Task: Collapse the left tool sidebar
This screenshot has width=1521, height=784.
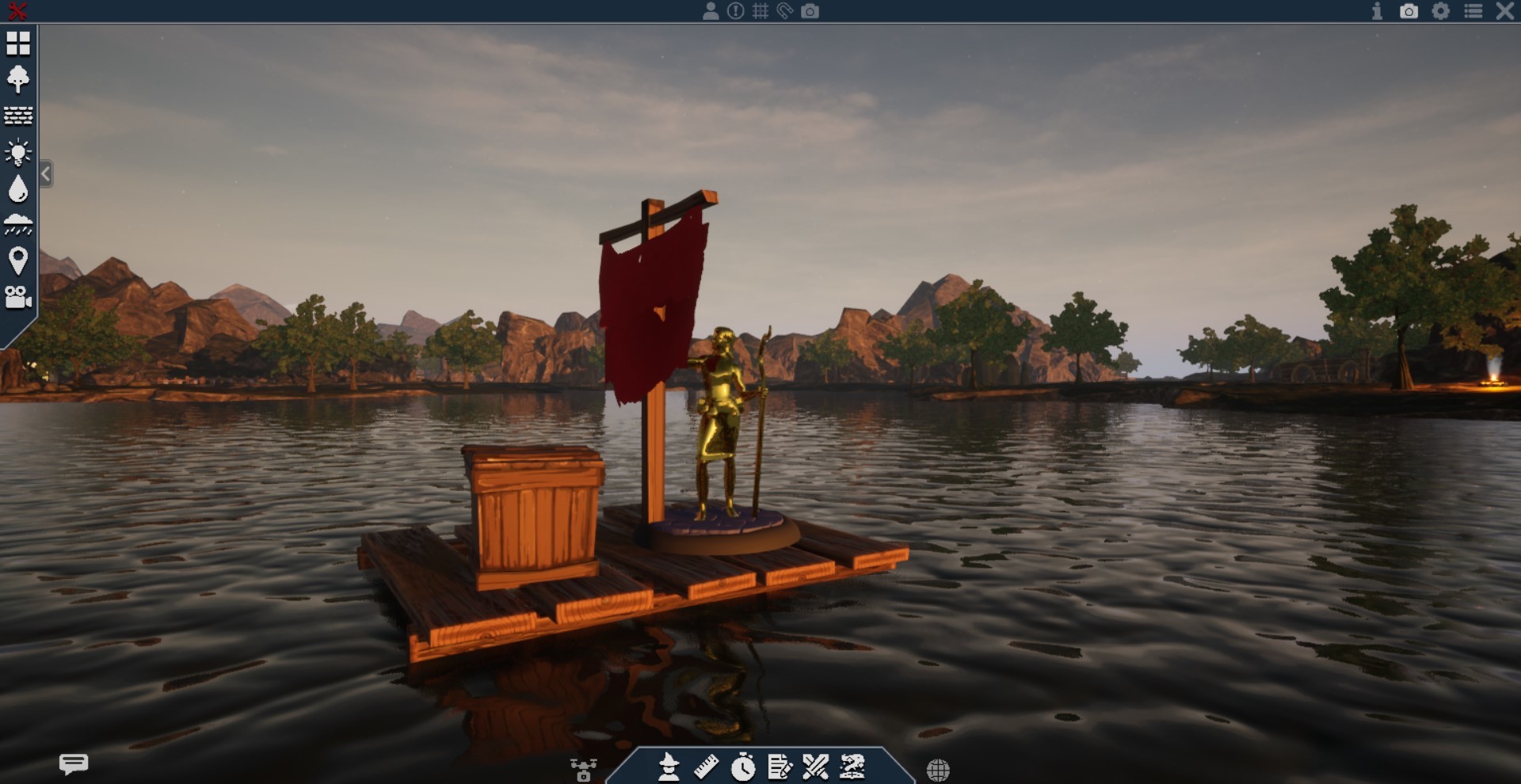Action: click(46, 173)
